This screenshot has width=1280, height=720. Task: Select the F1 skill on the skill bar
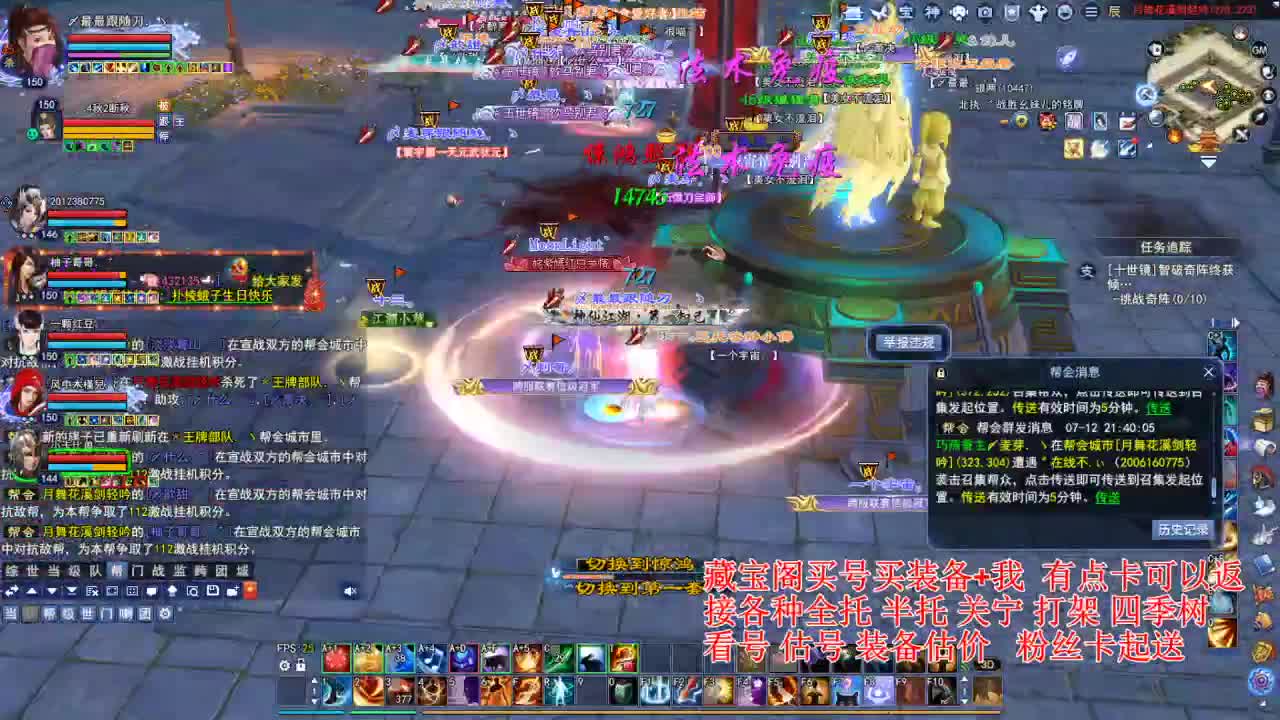pyautogui.click(x=652, y=692)
